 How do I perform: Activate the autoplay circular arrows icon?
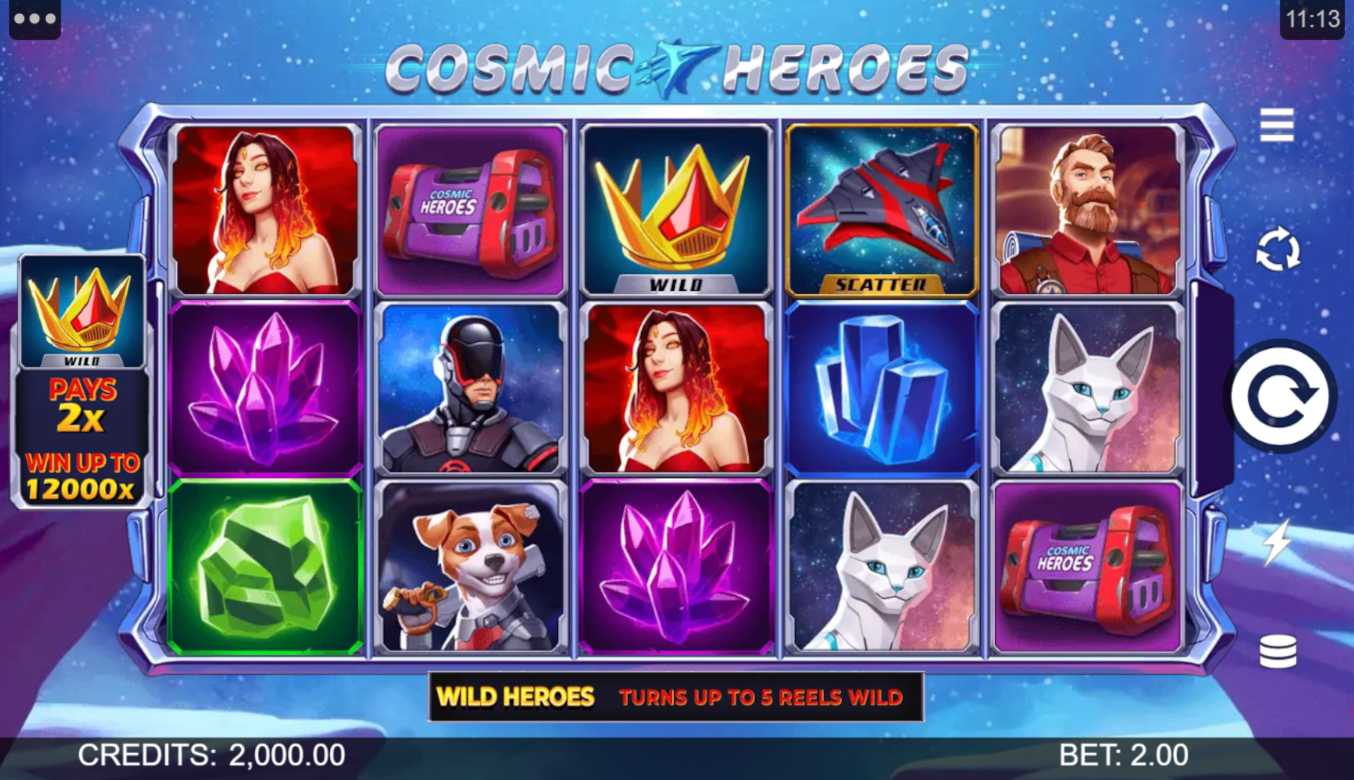pyautogui.click(x=1278, y=250)
